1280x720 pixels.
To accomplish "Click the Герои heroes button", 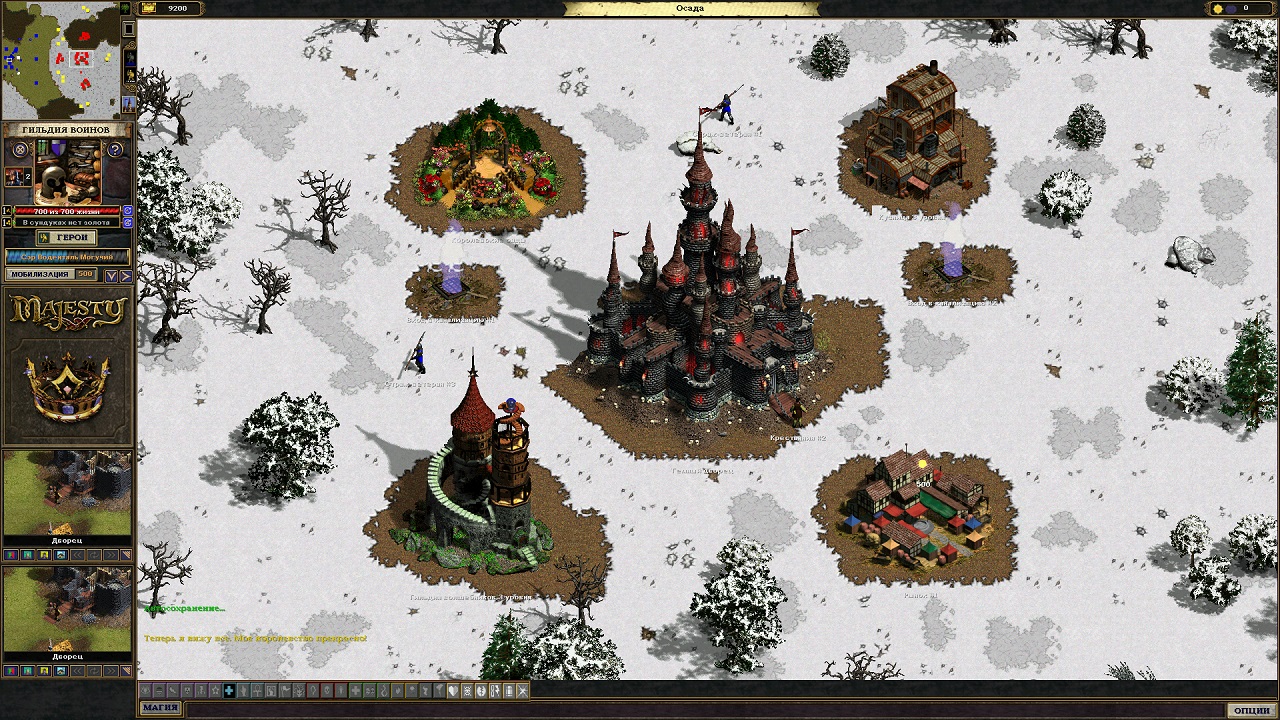I will 68,238.
